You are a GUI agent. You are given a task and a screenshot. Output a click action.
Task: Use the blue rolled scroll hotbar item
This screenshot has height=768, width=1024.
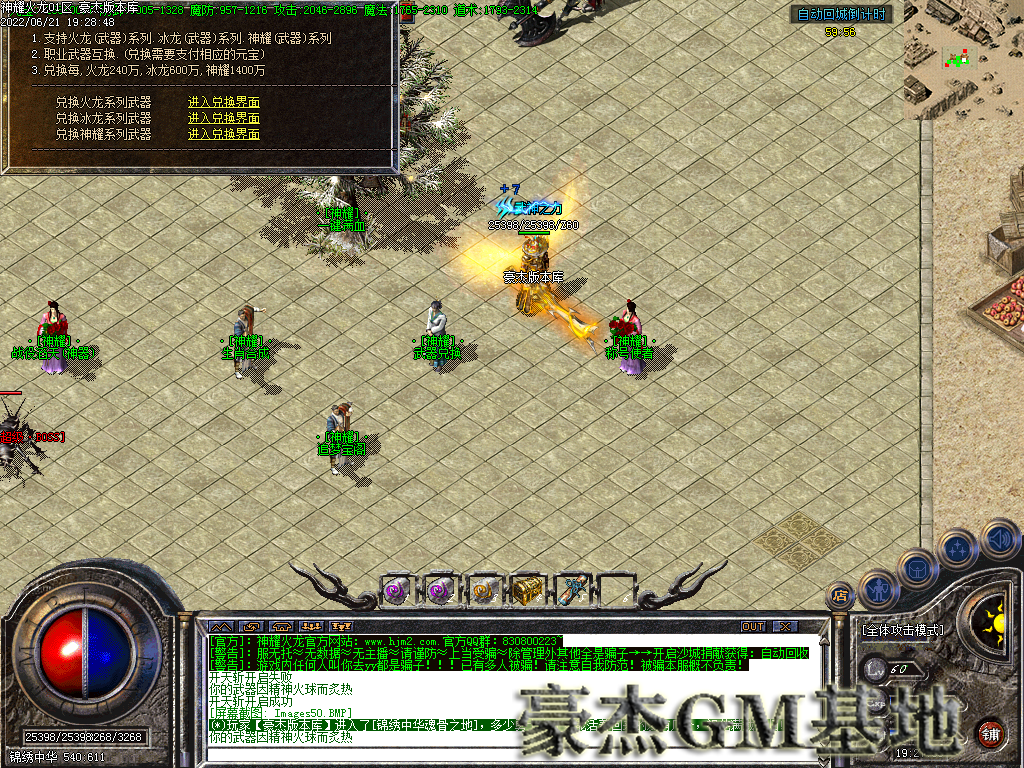[x=572, y=590]
